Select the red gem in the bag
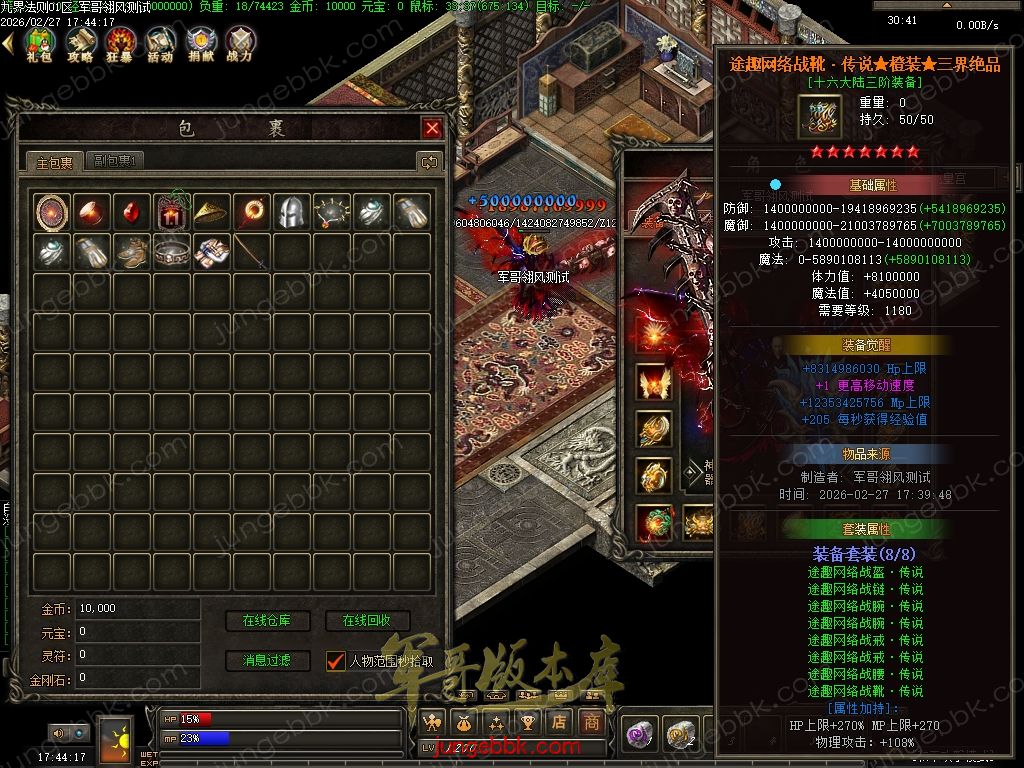This screenshot has height=768, width=1024. click(x=132, y=211)
